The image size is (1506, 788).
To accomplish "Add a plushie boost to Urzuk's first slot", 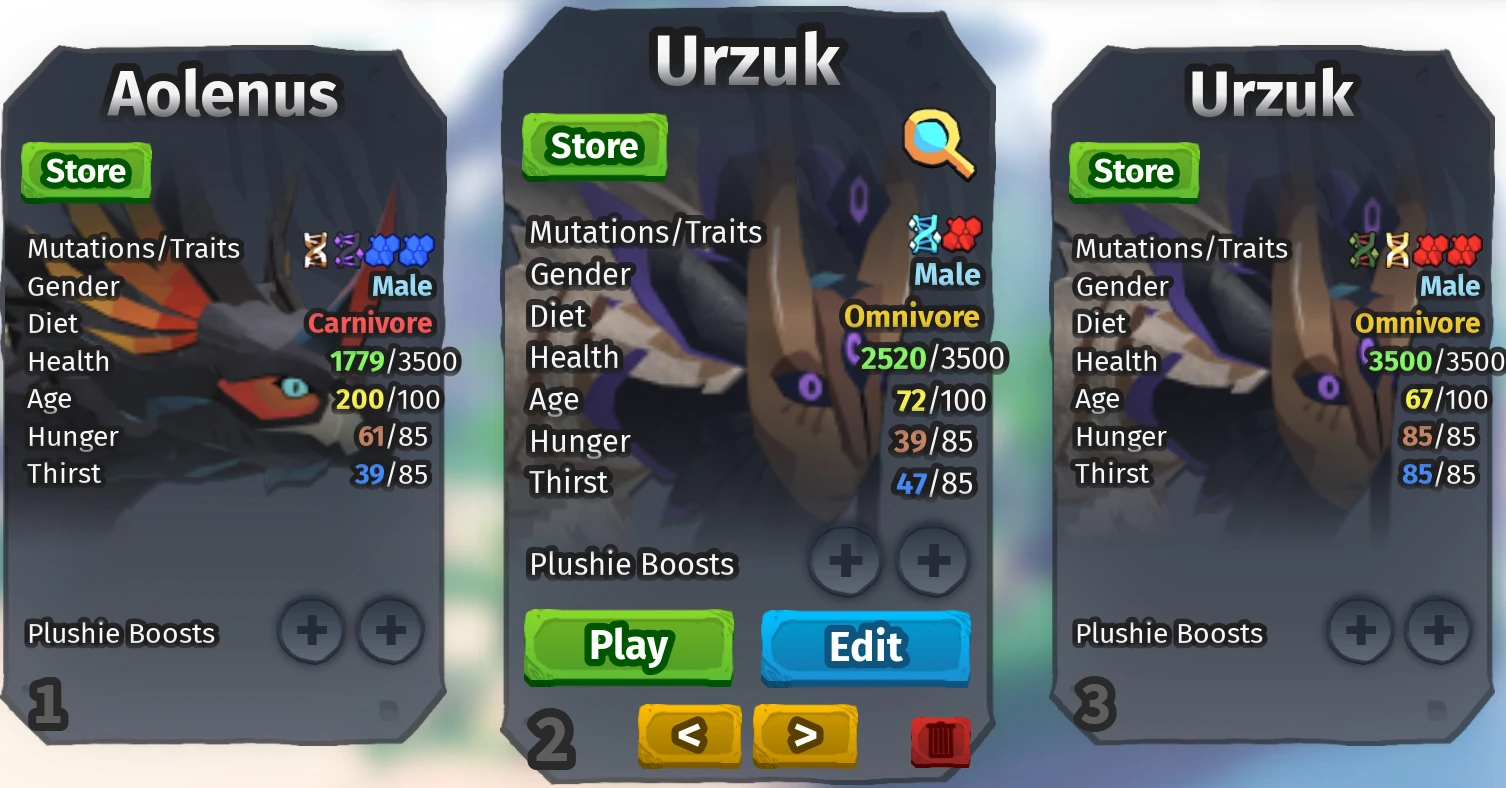I will pyautogui.click(x=845, y=562).
